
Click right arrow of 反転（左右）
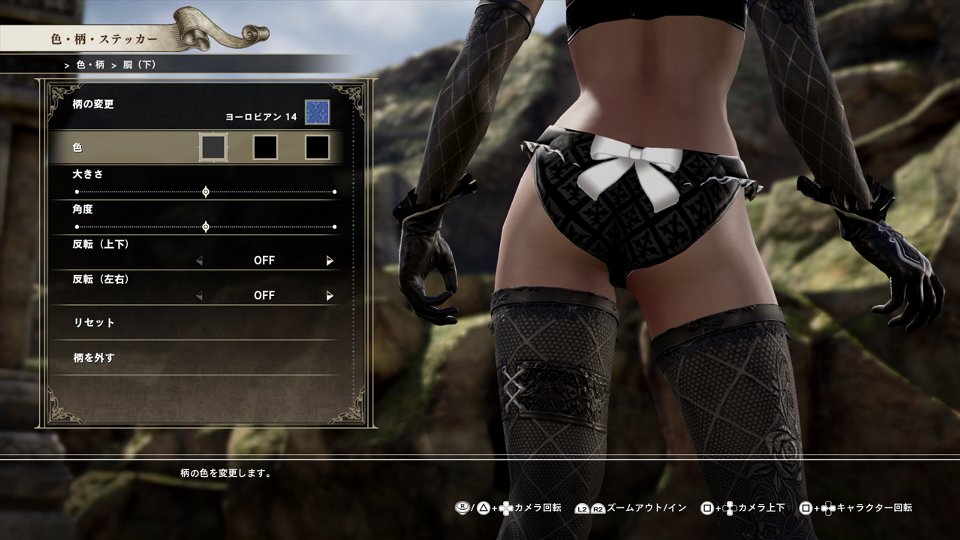pyautogui.click(x=330, y=296)
